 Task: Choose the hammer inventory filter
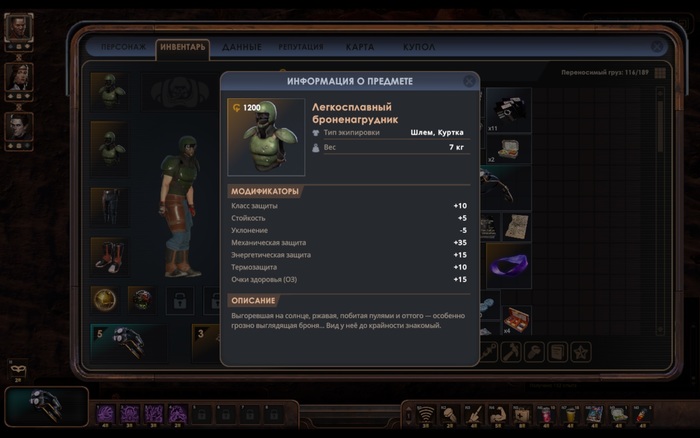coord(509,351)
